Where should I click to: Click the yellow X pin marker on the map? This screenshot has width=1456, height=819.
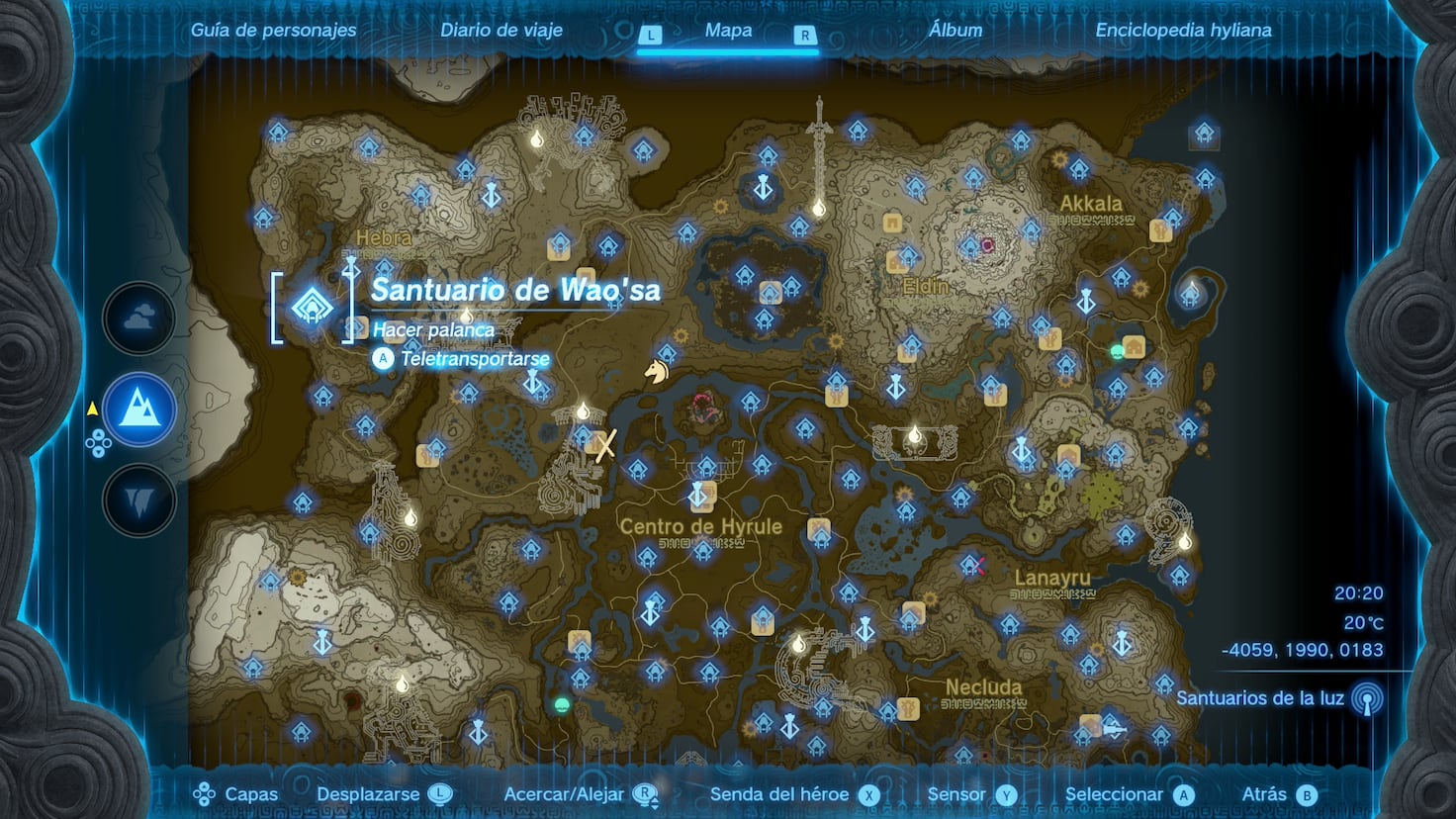(x=606, y=447)
